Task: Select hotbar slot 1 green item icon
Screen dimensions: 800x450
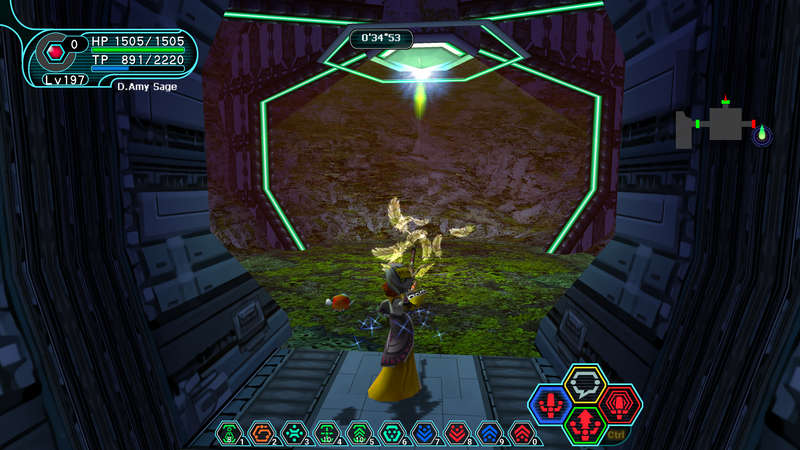Action: click(x=230, y=432)
